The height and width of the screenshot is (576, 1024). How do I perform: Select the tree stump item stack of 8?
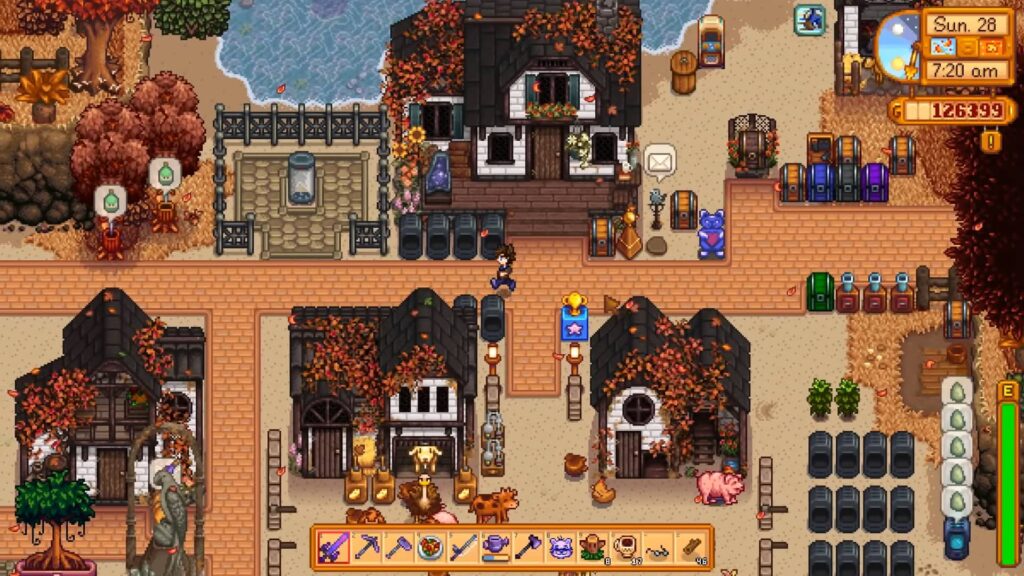click(593, 547)
